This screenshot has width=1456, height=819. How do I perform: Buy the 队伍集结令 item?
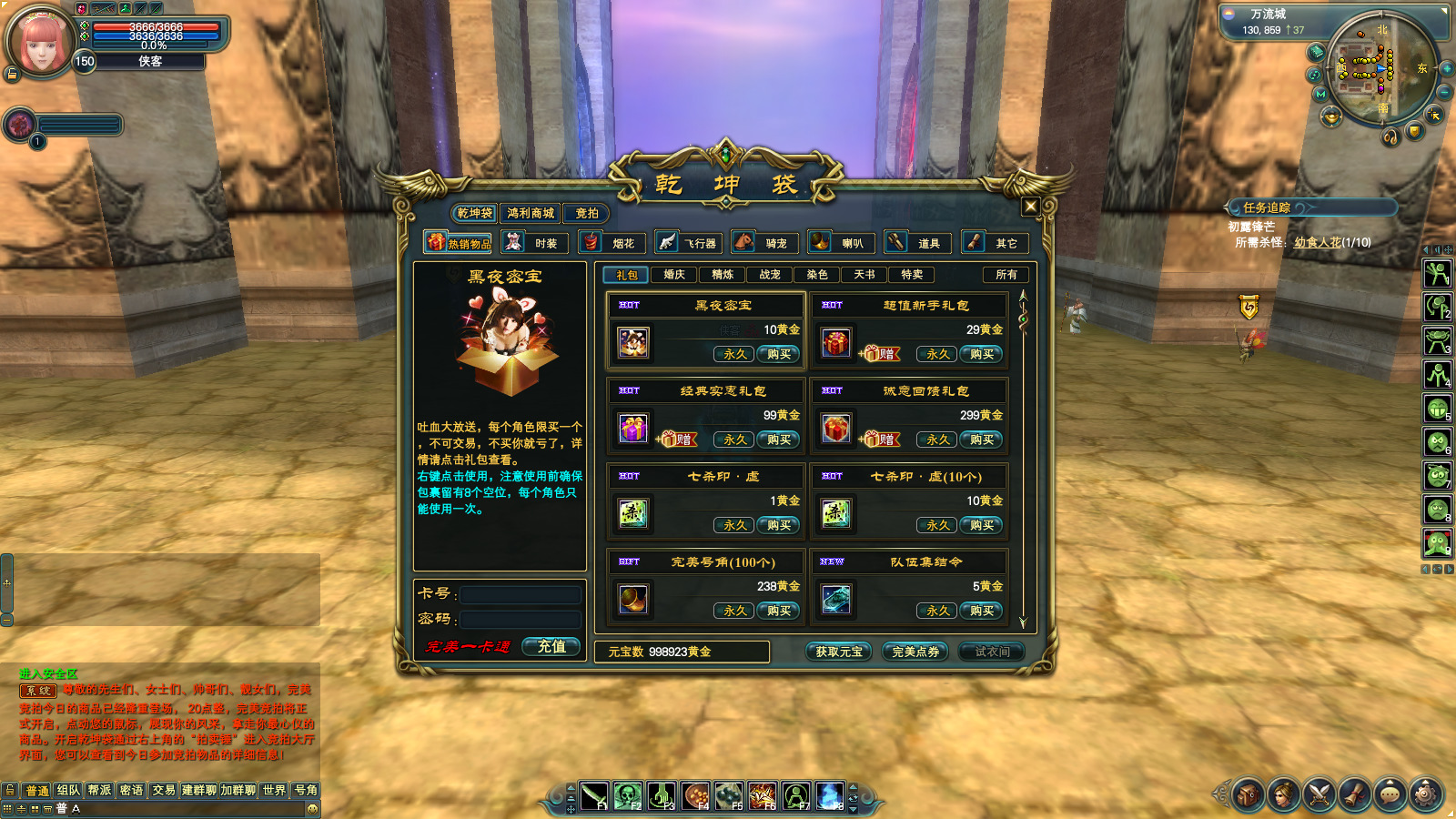point(982,611)
